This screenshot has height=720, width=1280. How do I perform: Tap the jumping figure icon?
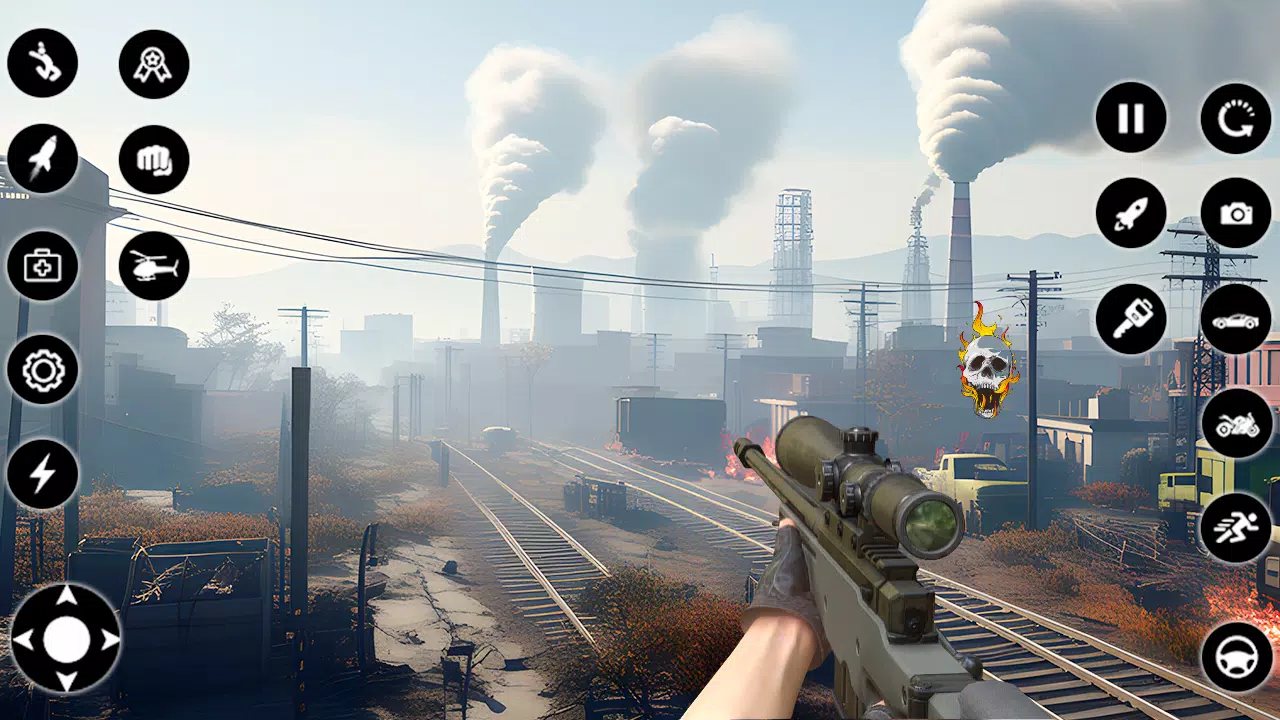(x=43, y=63)
